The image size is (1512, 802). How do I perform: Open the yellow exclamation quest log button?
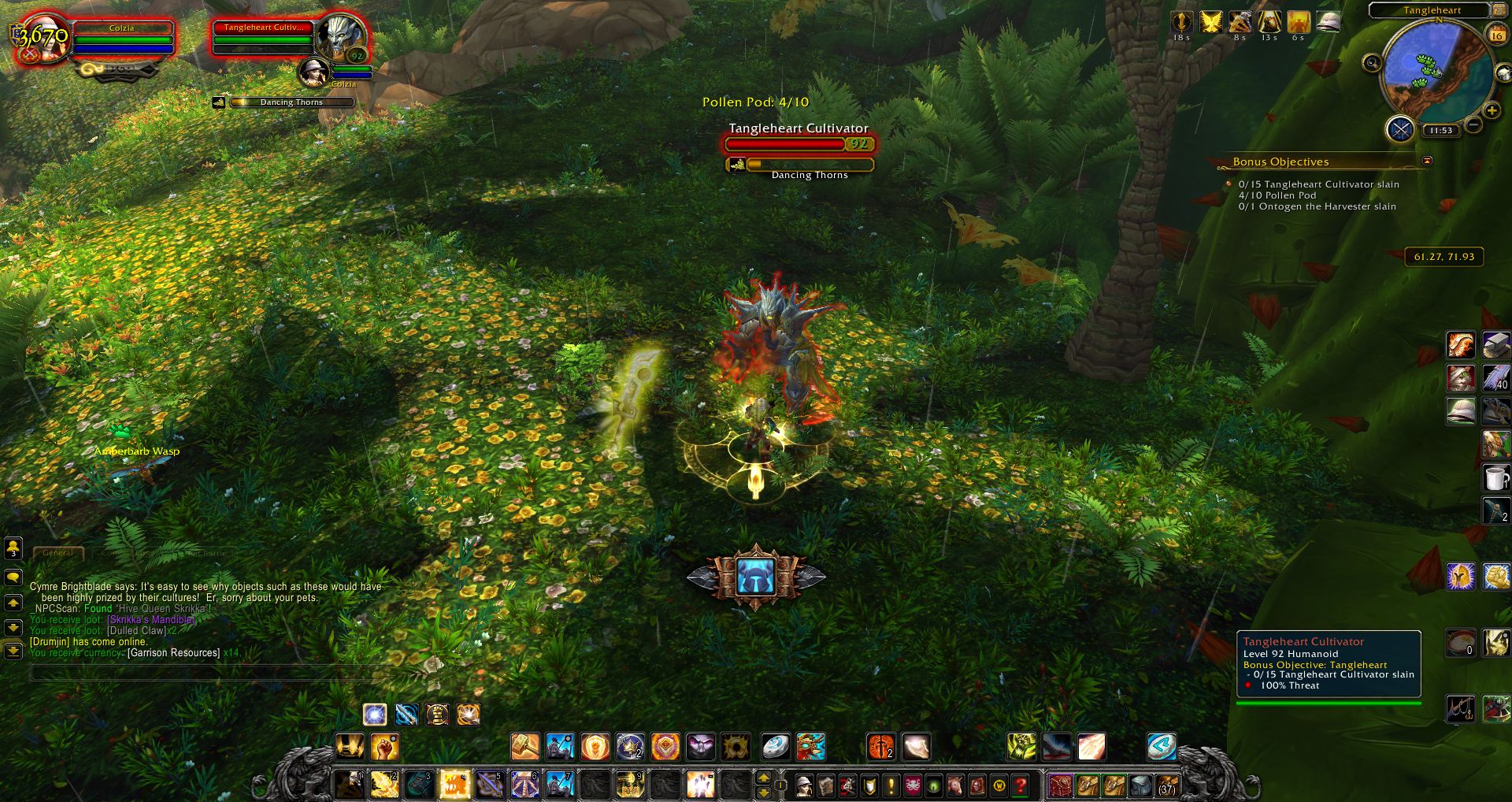(891, 785)
